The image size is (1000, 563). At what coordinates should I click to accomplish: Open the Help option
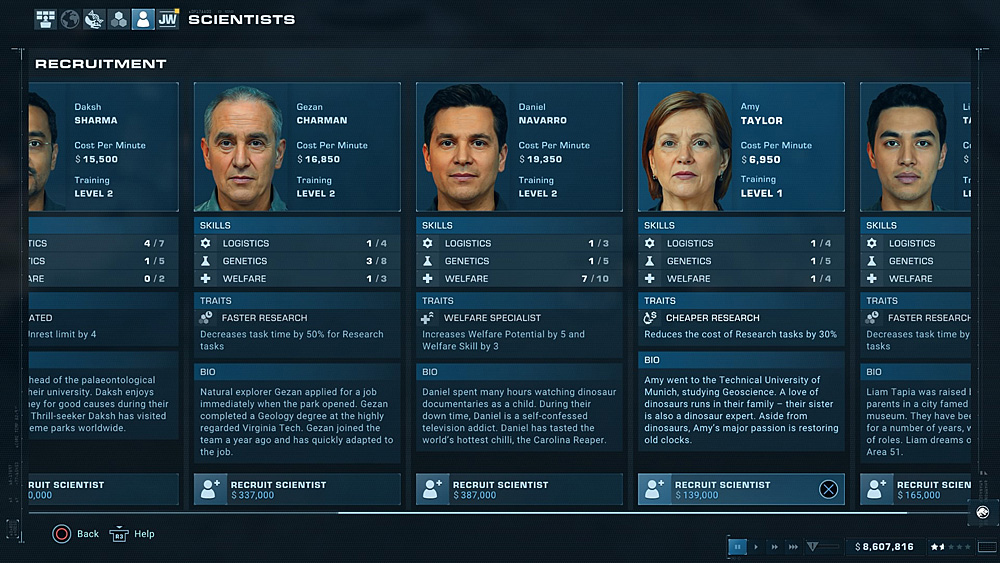[x=132, y=534]
